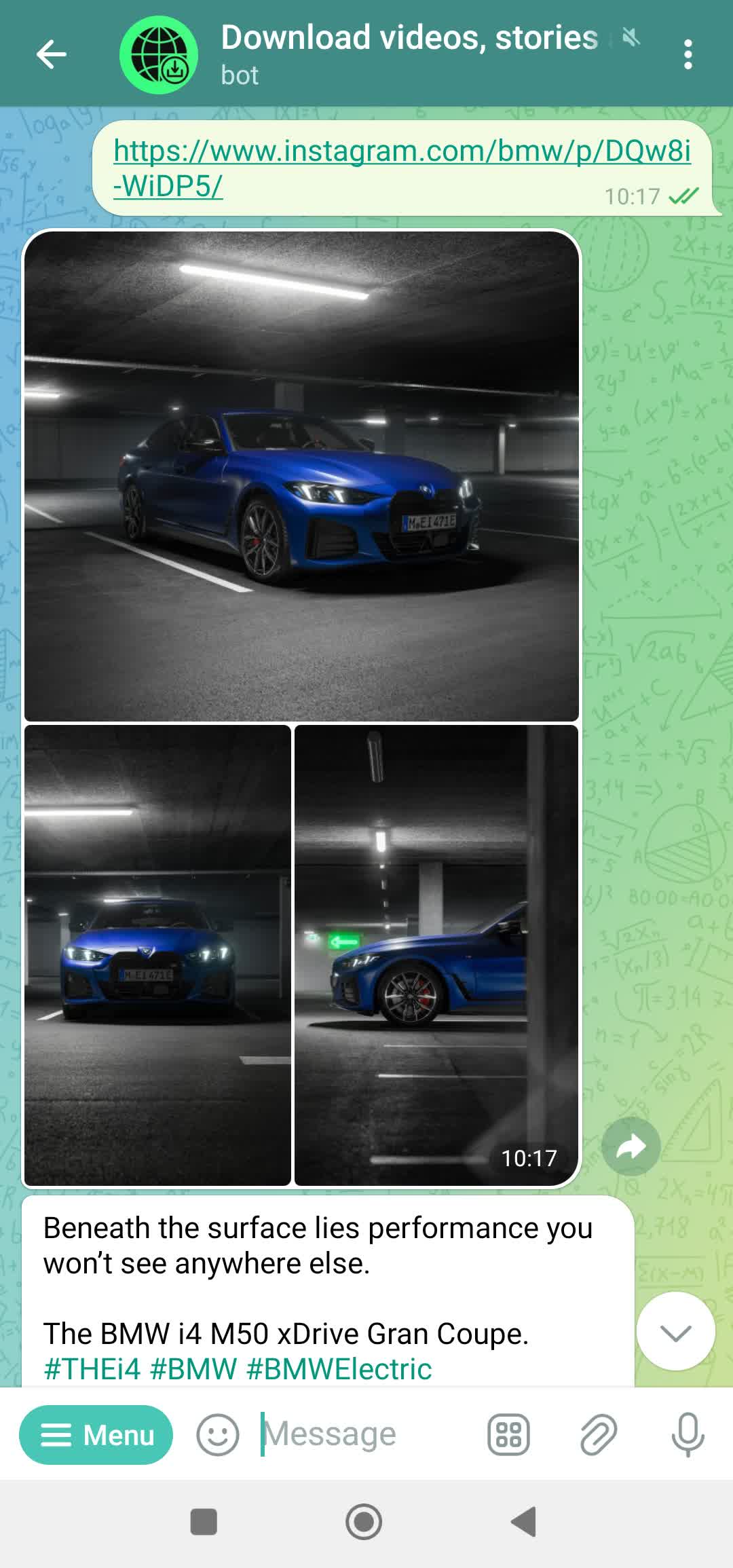Forward the photo album with share arrow

(631, 1146)
